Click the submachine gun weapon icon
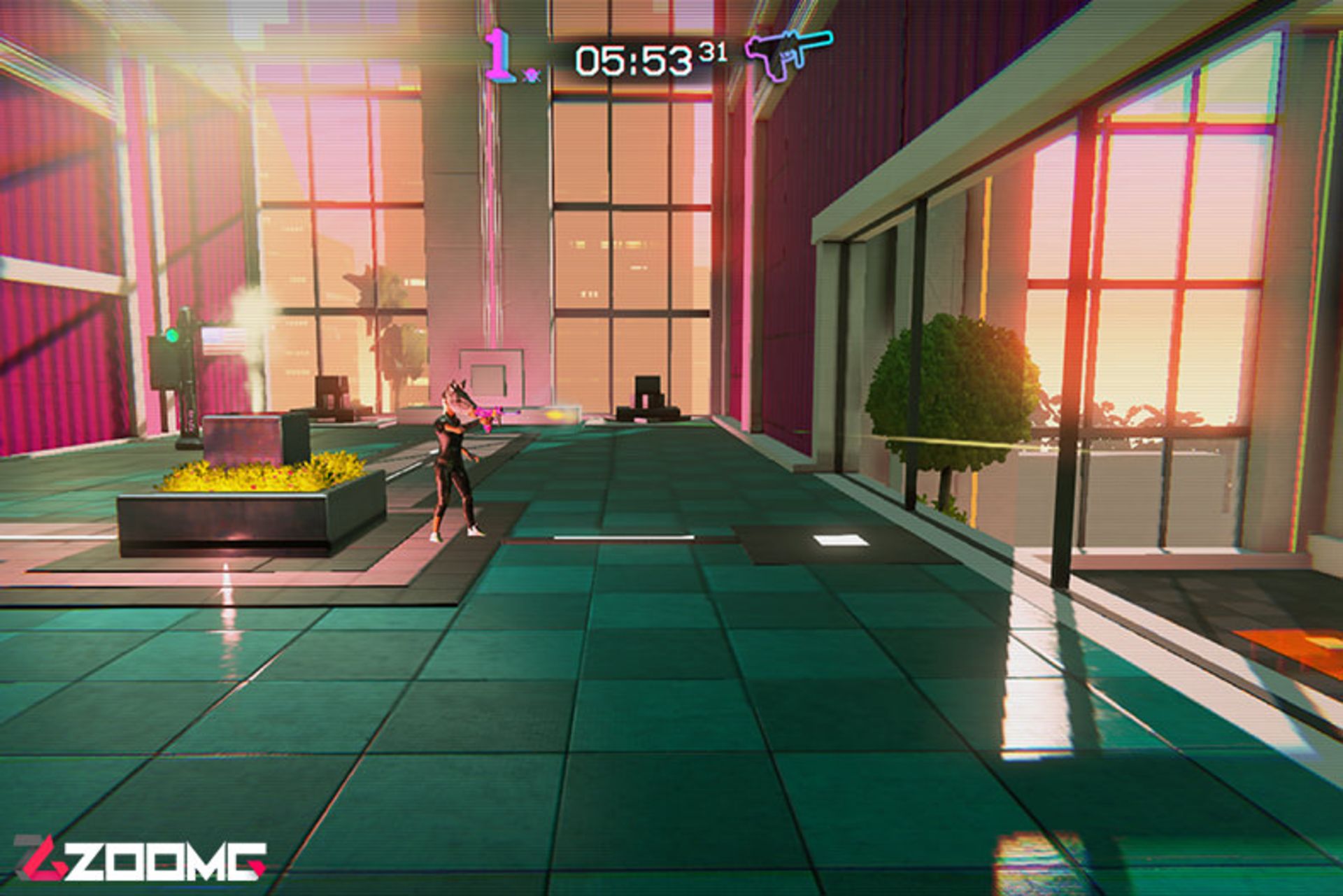 click(787, 53)
